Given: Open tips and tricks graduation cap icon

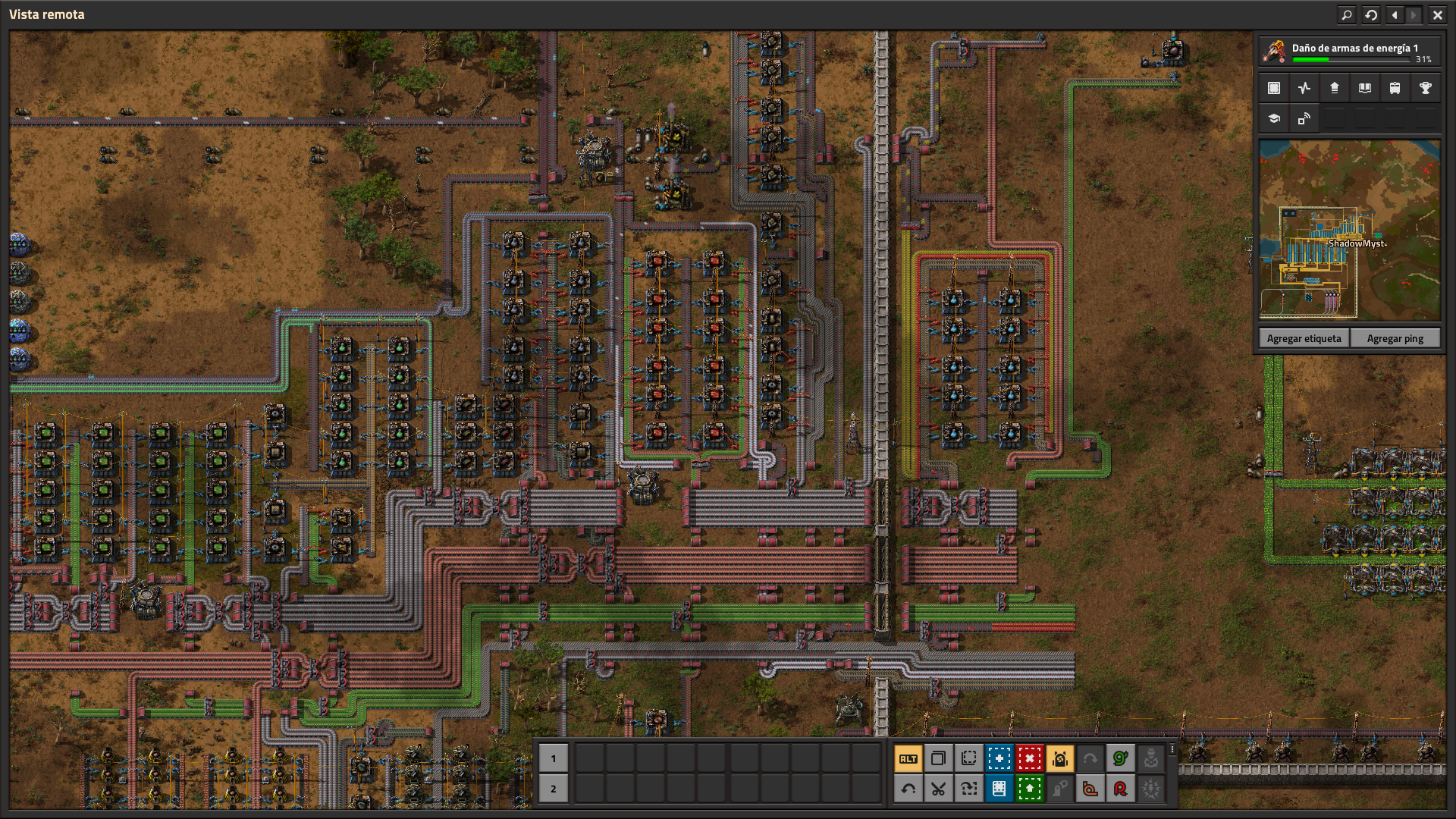Looking at the screenshot, I should click(x=1273, y=118).
